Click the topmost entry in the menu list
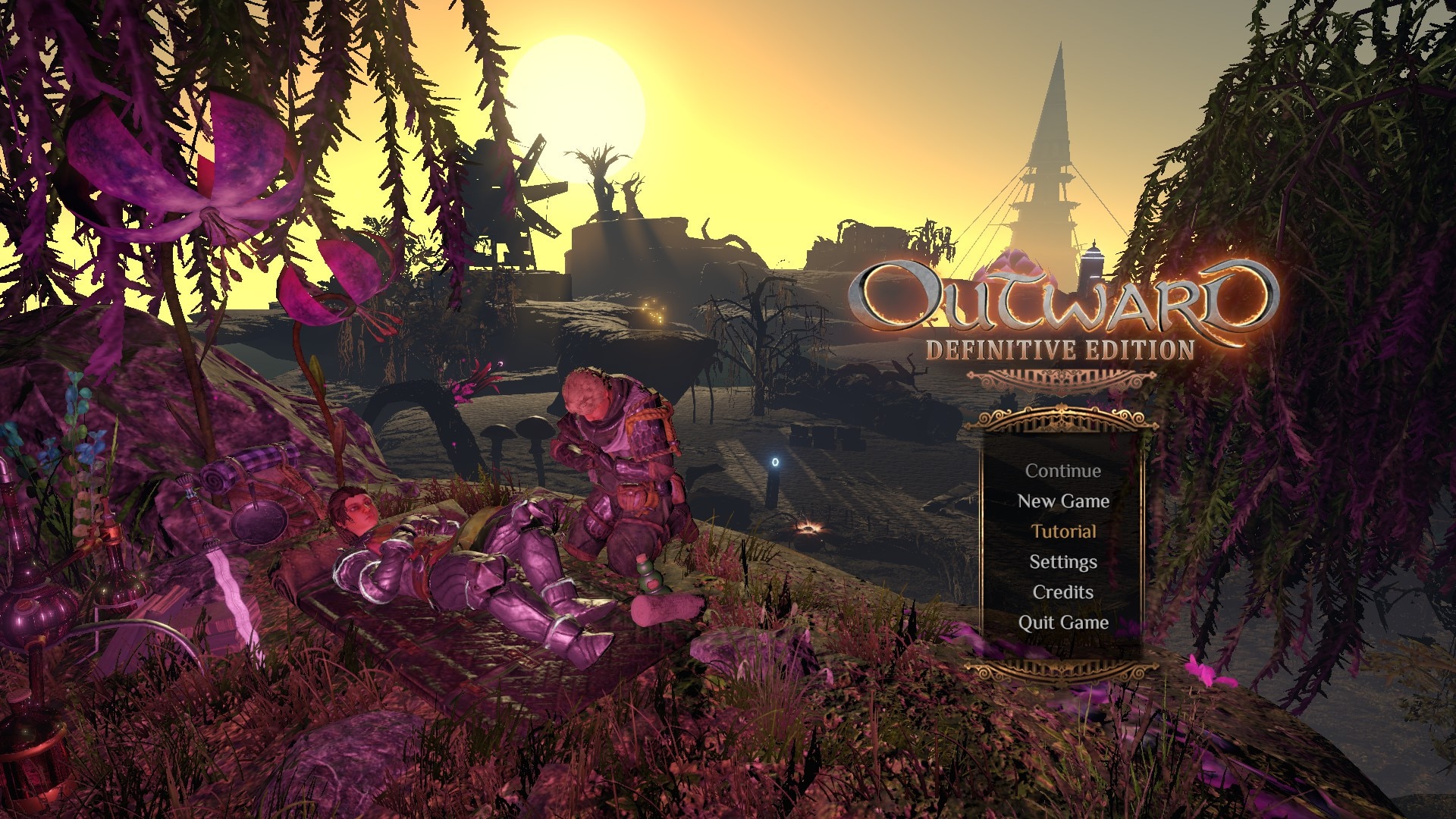Viewport: 1456px width, 819px height. [x=1062, y=470]
